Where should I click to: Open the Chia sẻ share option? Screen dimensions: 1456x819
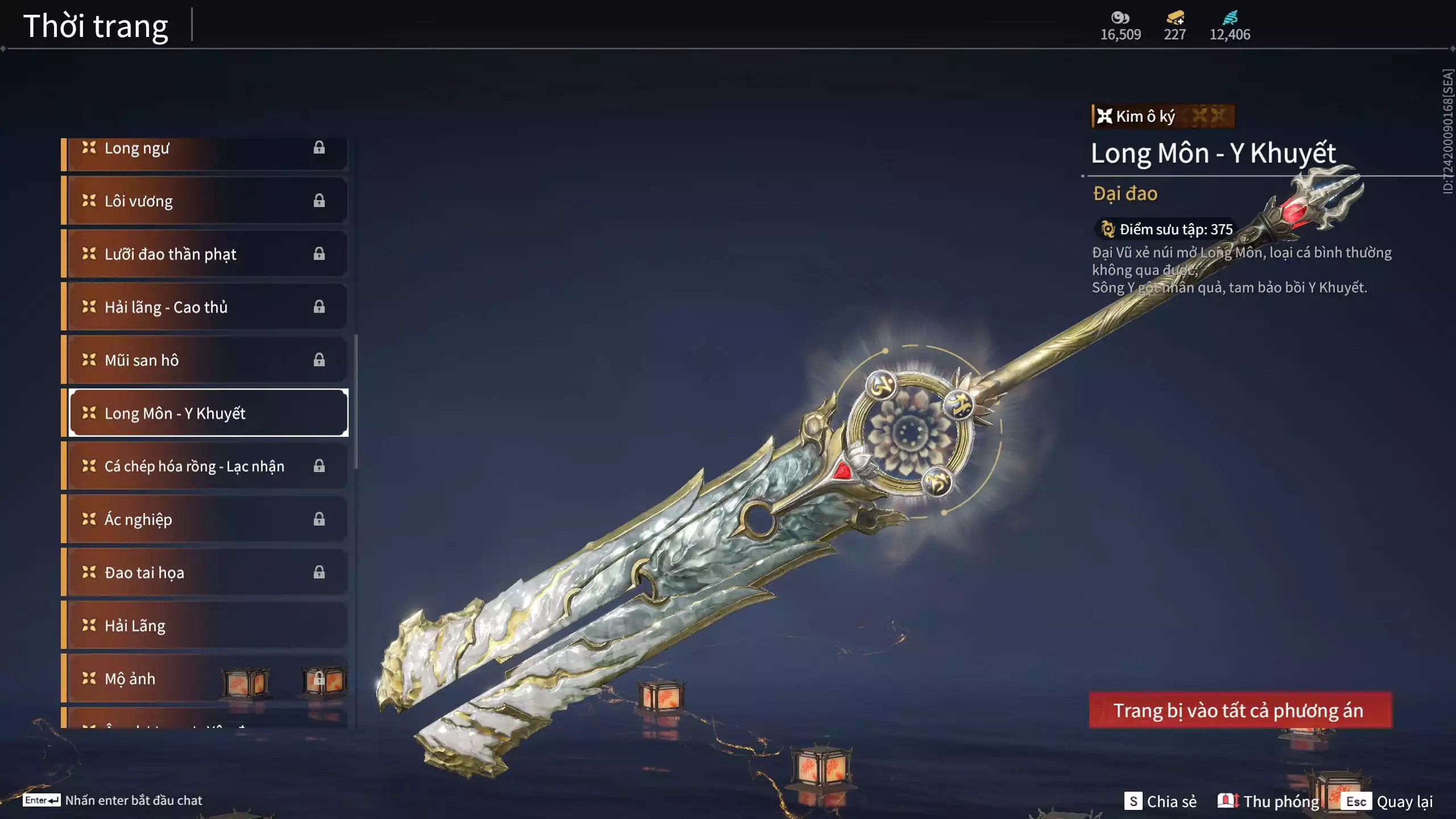click(1160, 801)
